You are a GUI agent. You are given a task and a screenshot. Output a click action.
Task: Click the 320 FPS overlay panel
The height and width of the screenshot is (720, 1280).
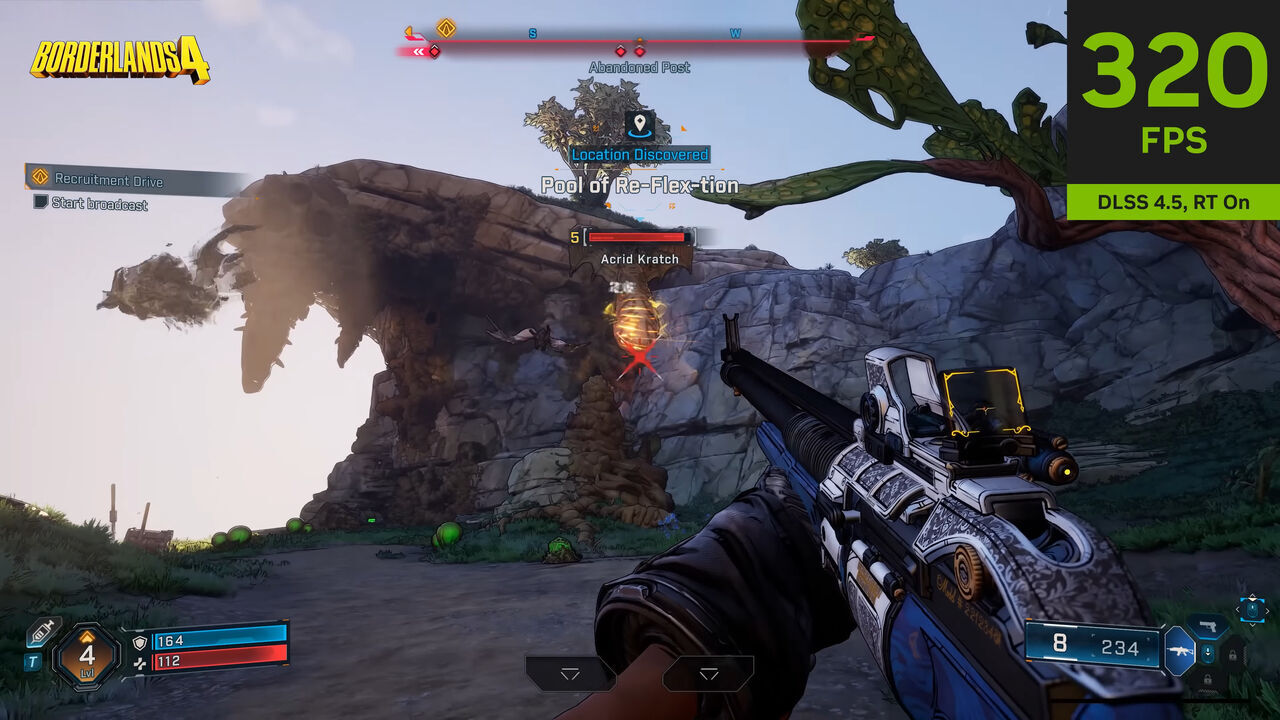[x=1173, y=108]
